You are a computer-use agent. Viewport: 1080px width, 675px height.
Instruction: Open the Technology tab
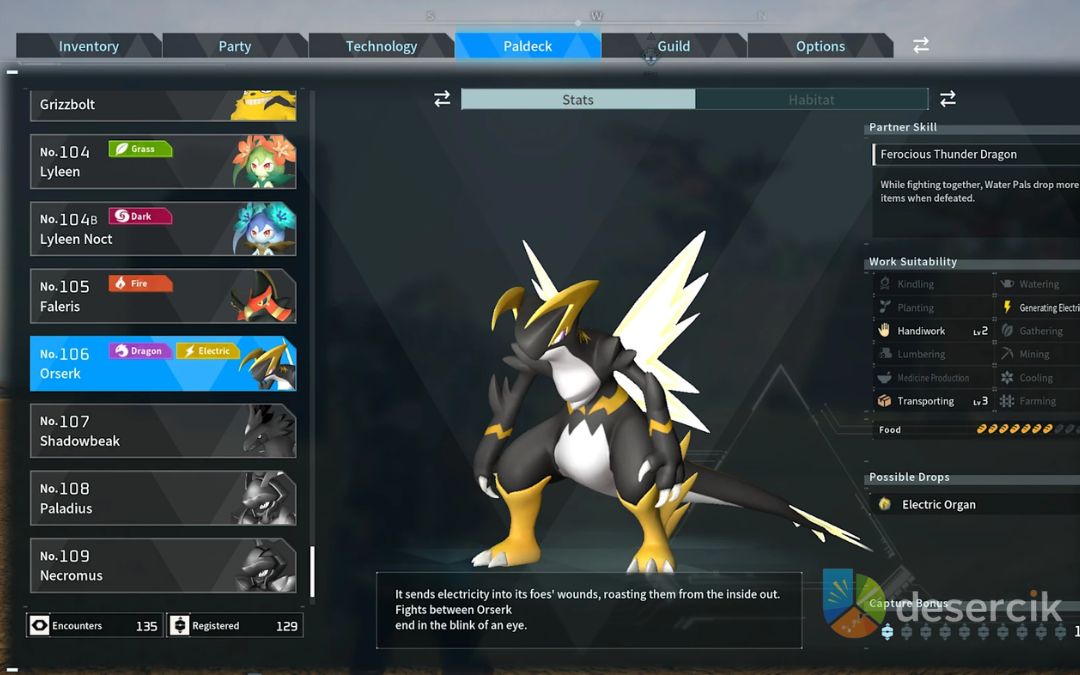(381, 46)
